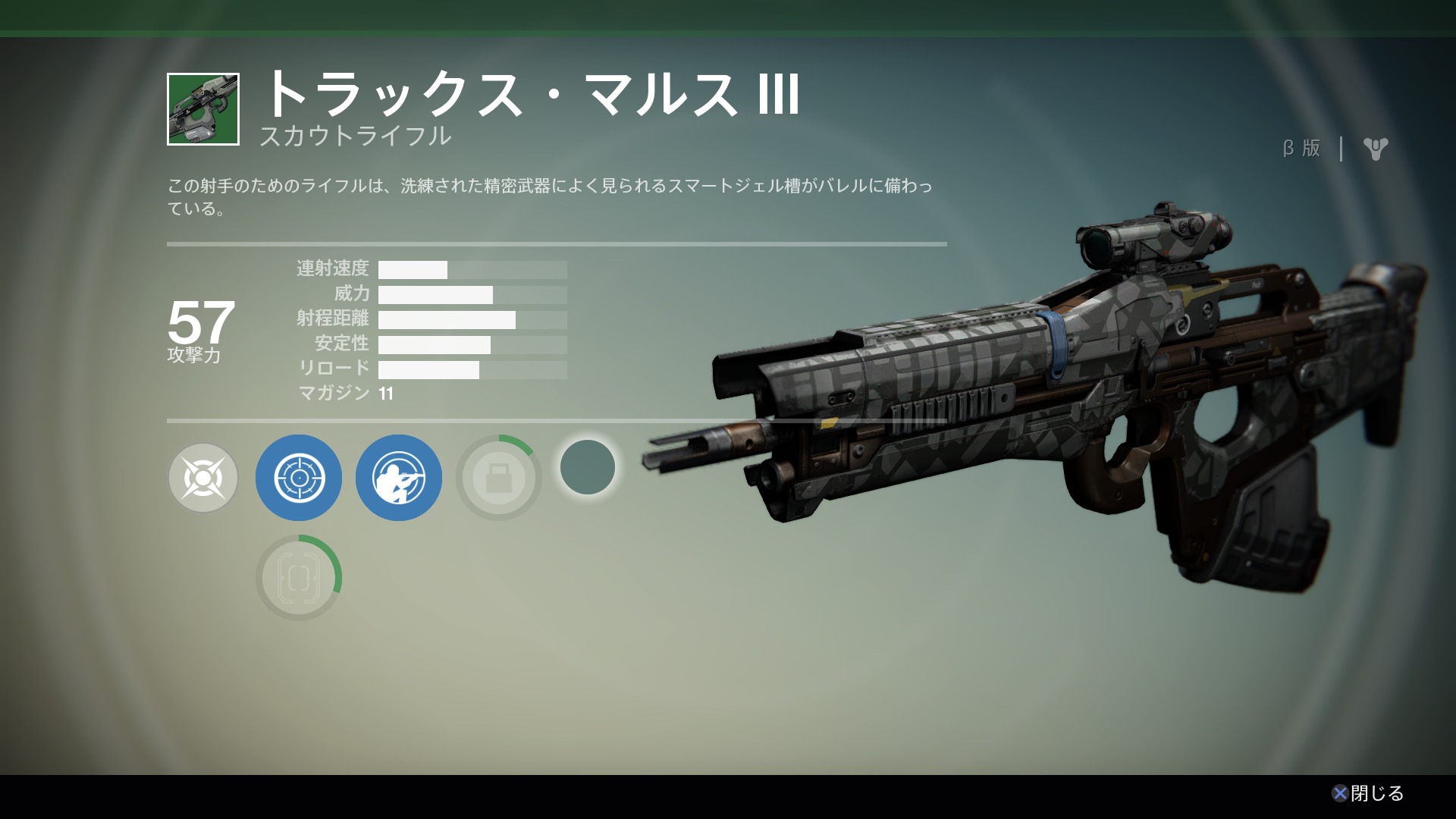
Task: Select the locked bracket upgrade node
Action: pos(299,578)
